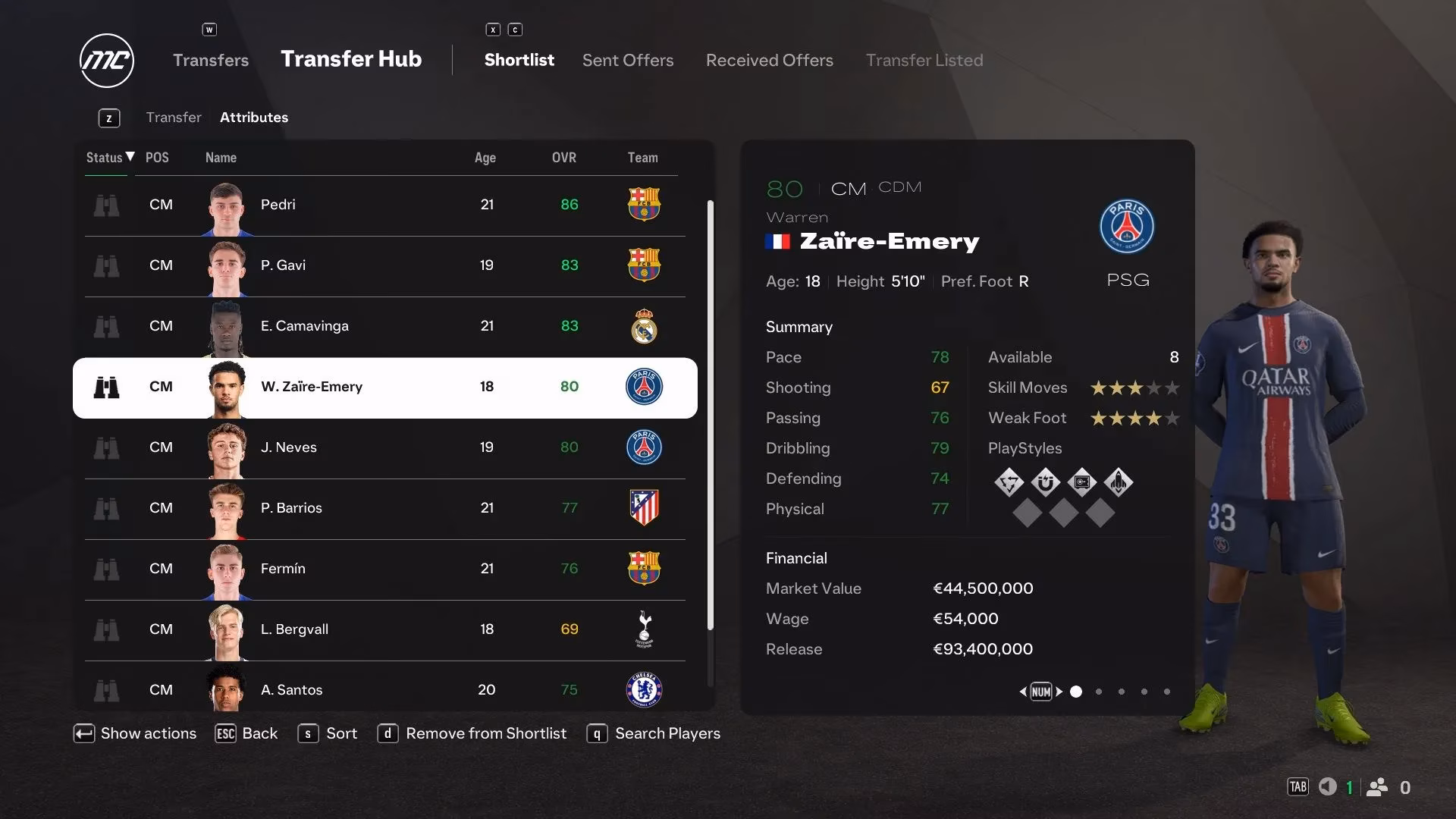This screenshot has height=819, width=1456.
Task: Toggle the shortlist binoculars icon for J. Neves
Action: 107,447
